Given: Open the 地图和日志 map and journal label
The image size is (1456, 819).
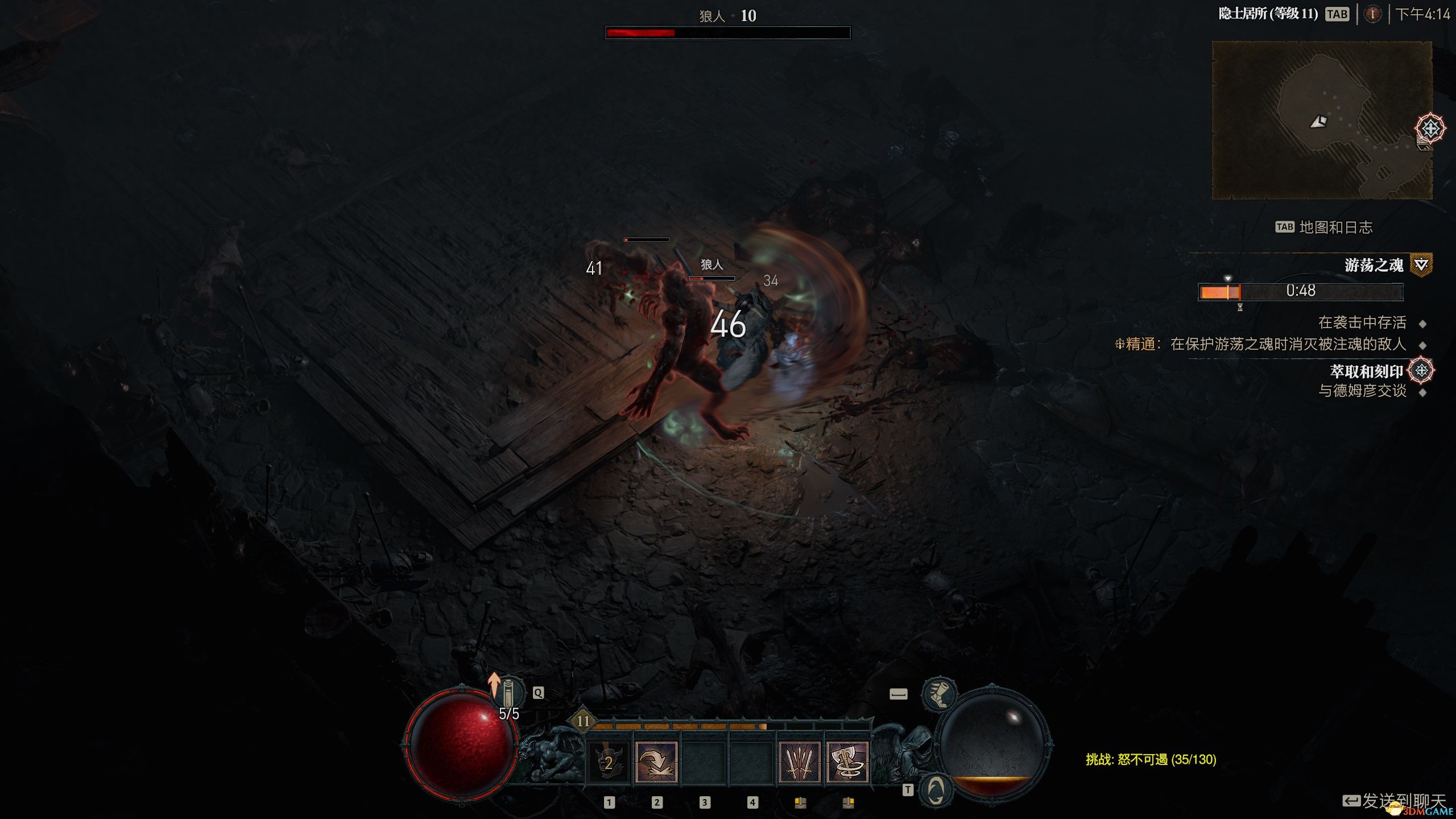Looking at the screenshot, I should click(1335, 227).
